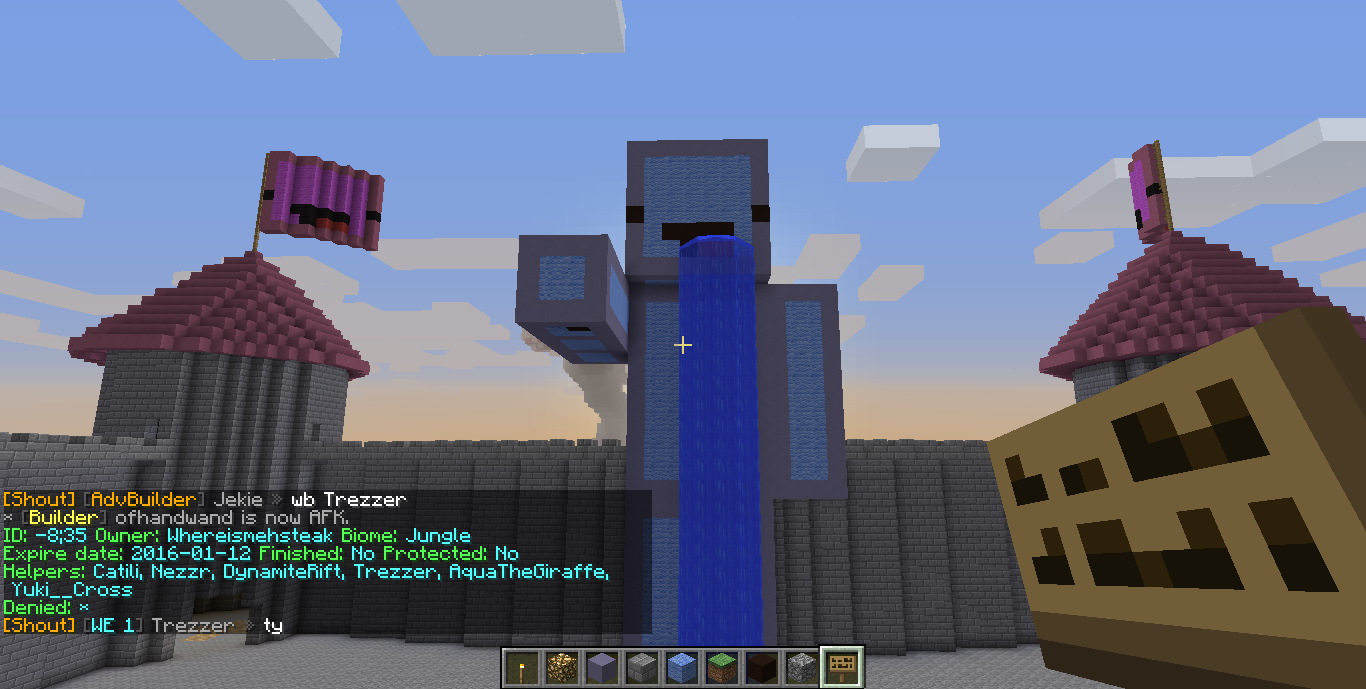Select the stone bricks hotbar slot
This screenshot has height=689, width=1366.
pyautogui.click(x=640, y=667)
